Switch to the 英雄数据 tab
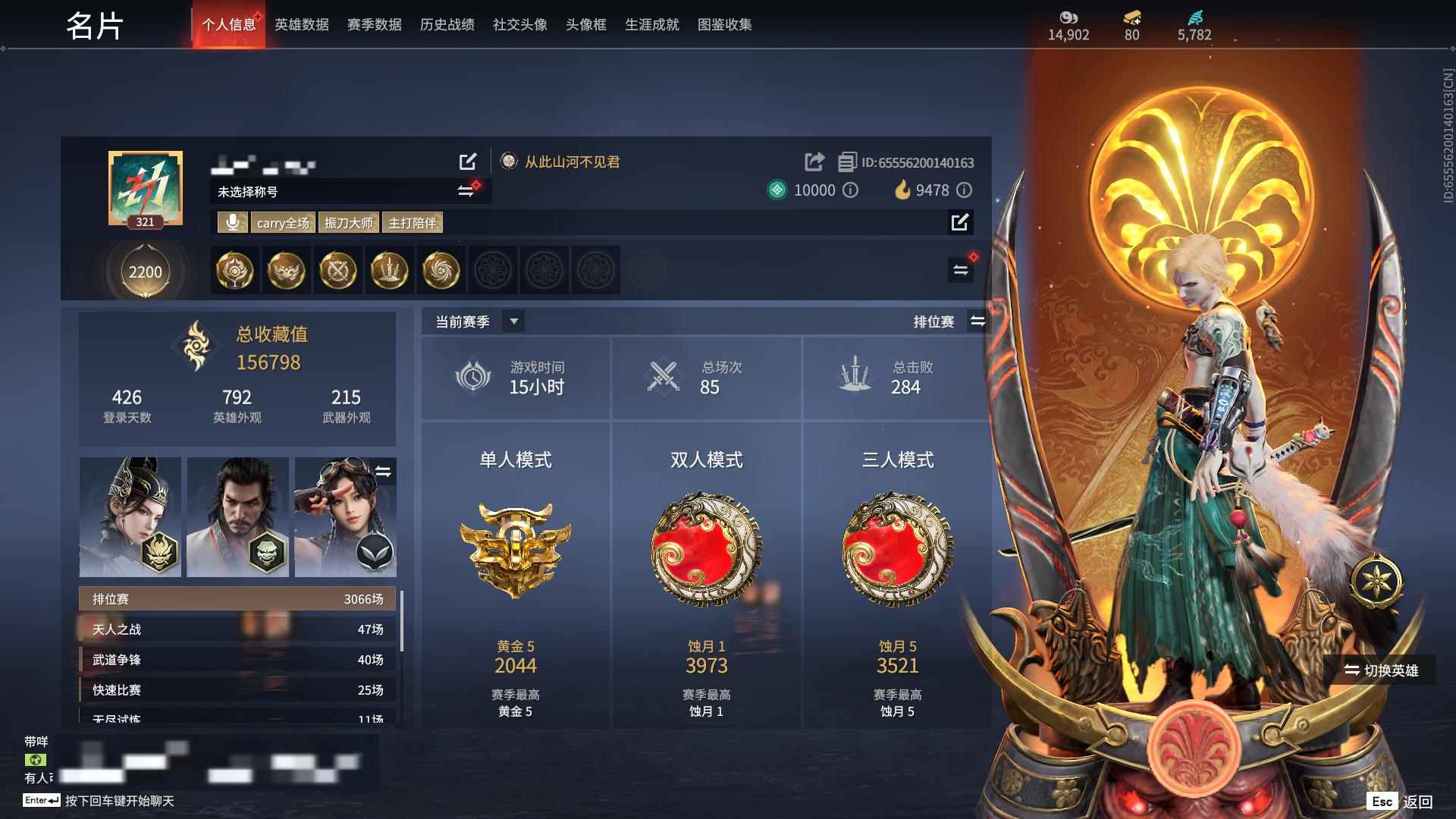1456x819 pixels. click(302, 24)
